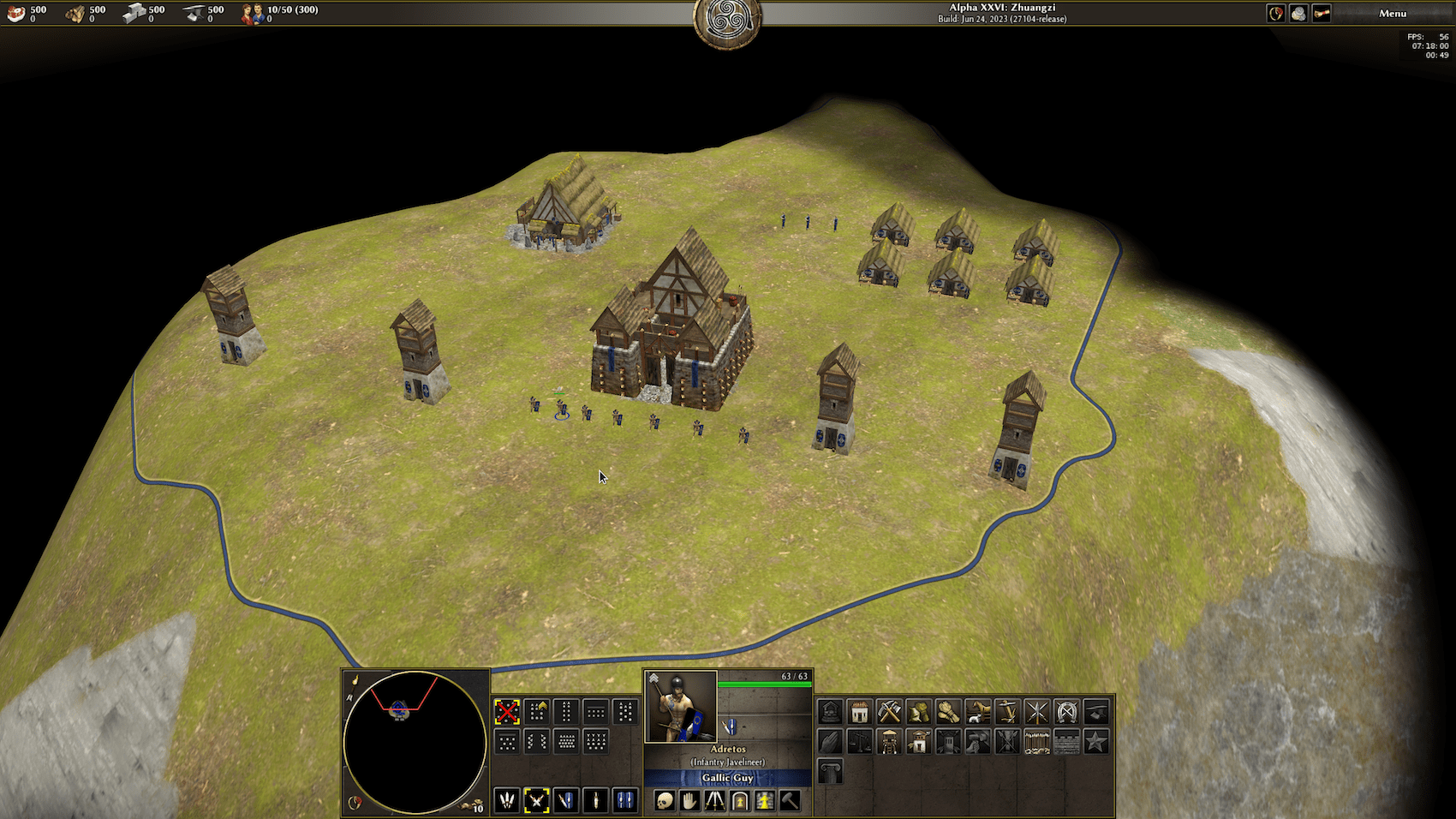This screenshot has width=1456, height=819.
Task: Enable the violent stance for Adretos
Action: [x=507, y=800]
